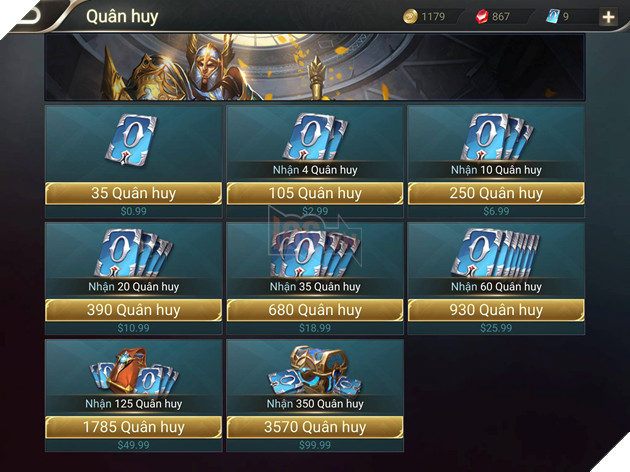The width and height of the screenshot is (630, 472).
Task: Purchase the 105 Quân huy pack
Action: click(x=315, y=193)
